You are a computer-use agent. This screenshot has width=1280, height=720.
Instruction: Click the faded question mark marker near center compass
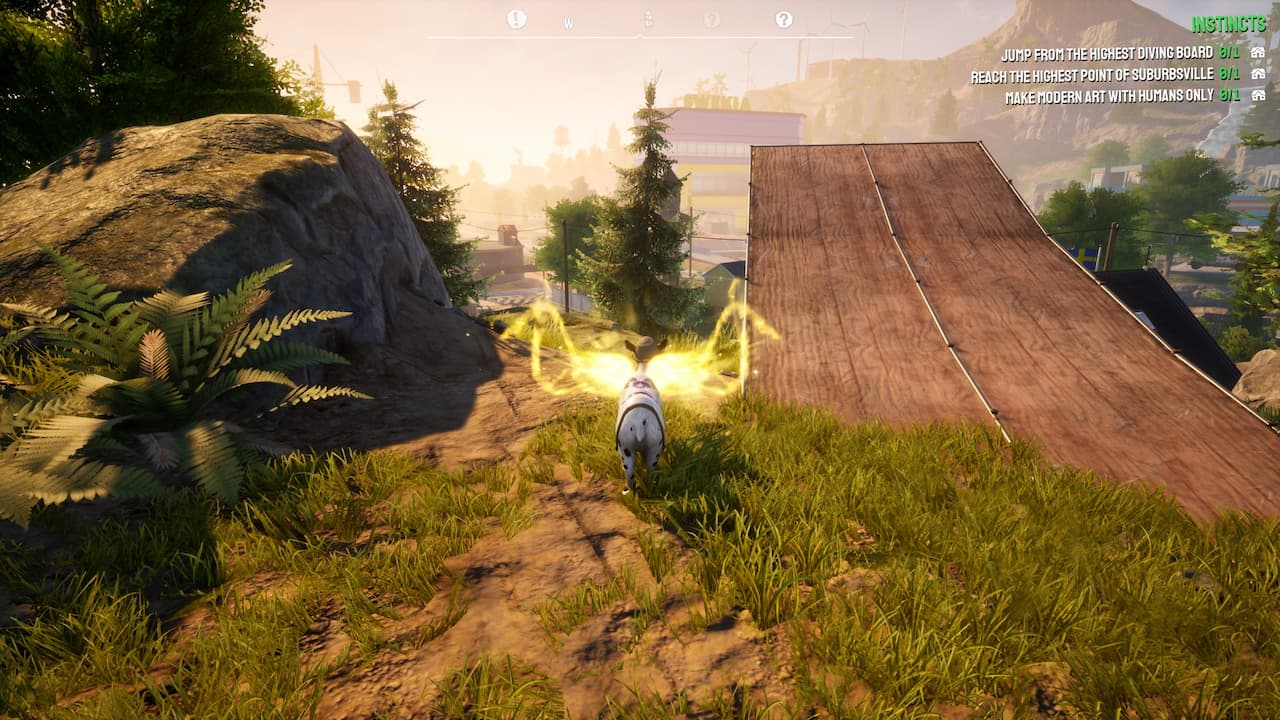pyautogui.click(x=712, y=18)
